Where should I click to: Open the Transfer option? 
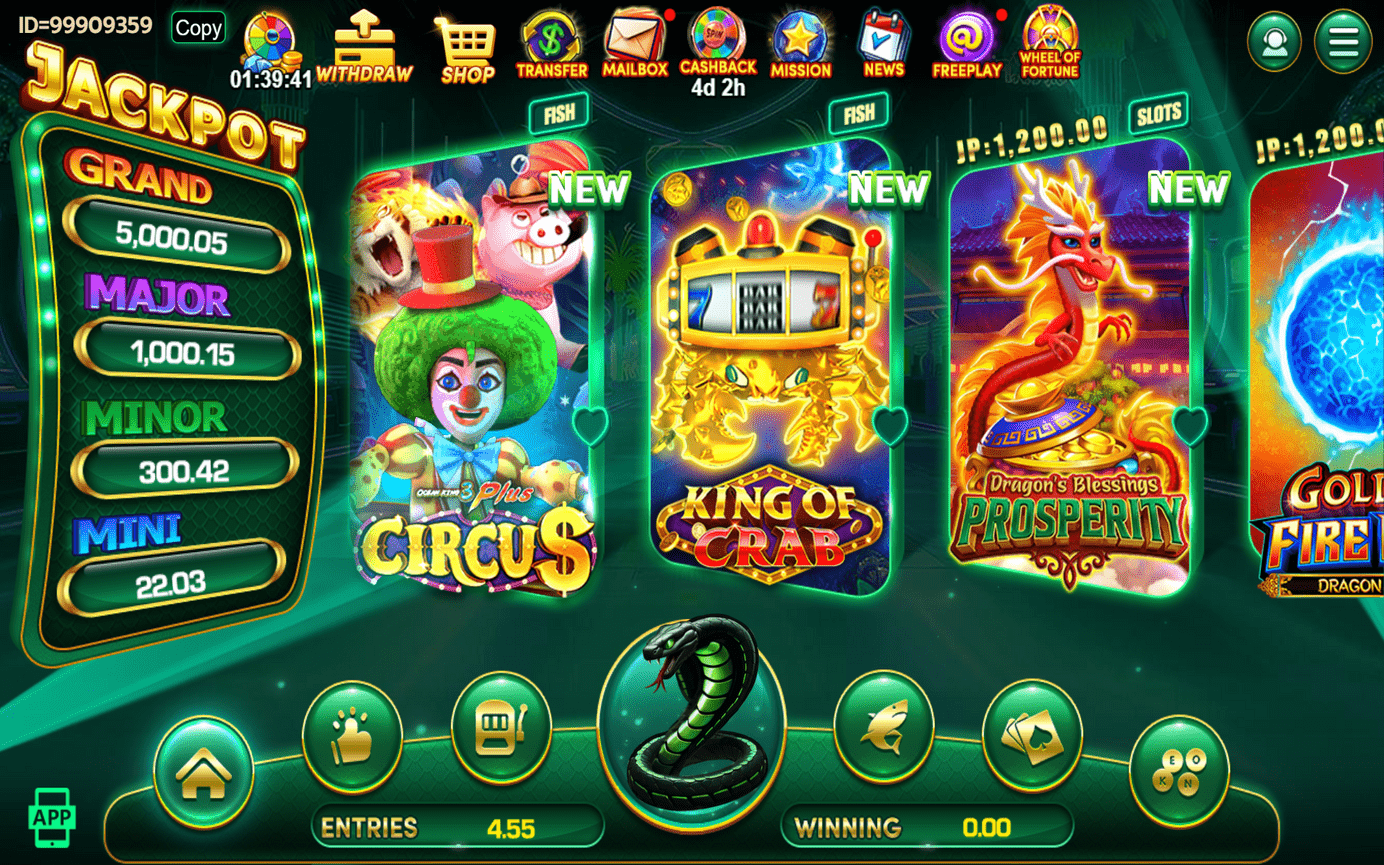coord(552,46)
